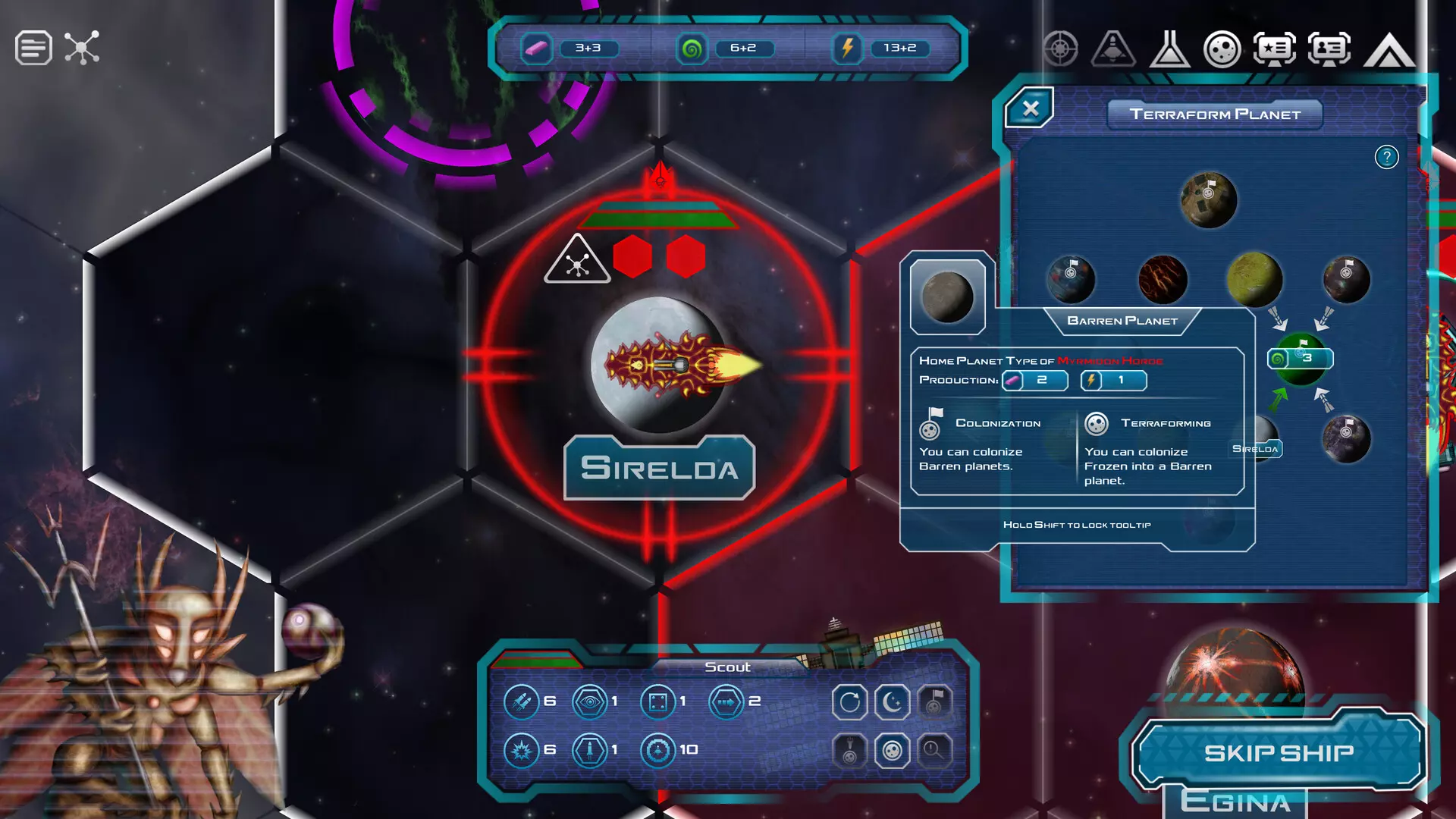Close the Terraform Planet panel
This screenshot has width=1456, height=819.
1031,108
